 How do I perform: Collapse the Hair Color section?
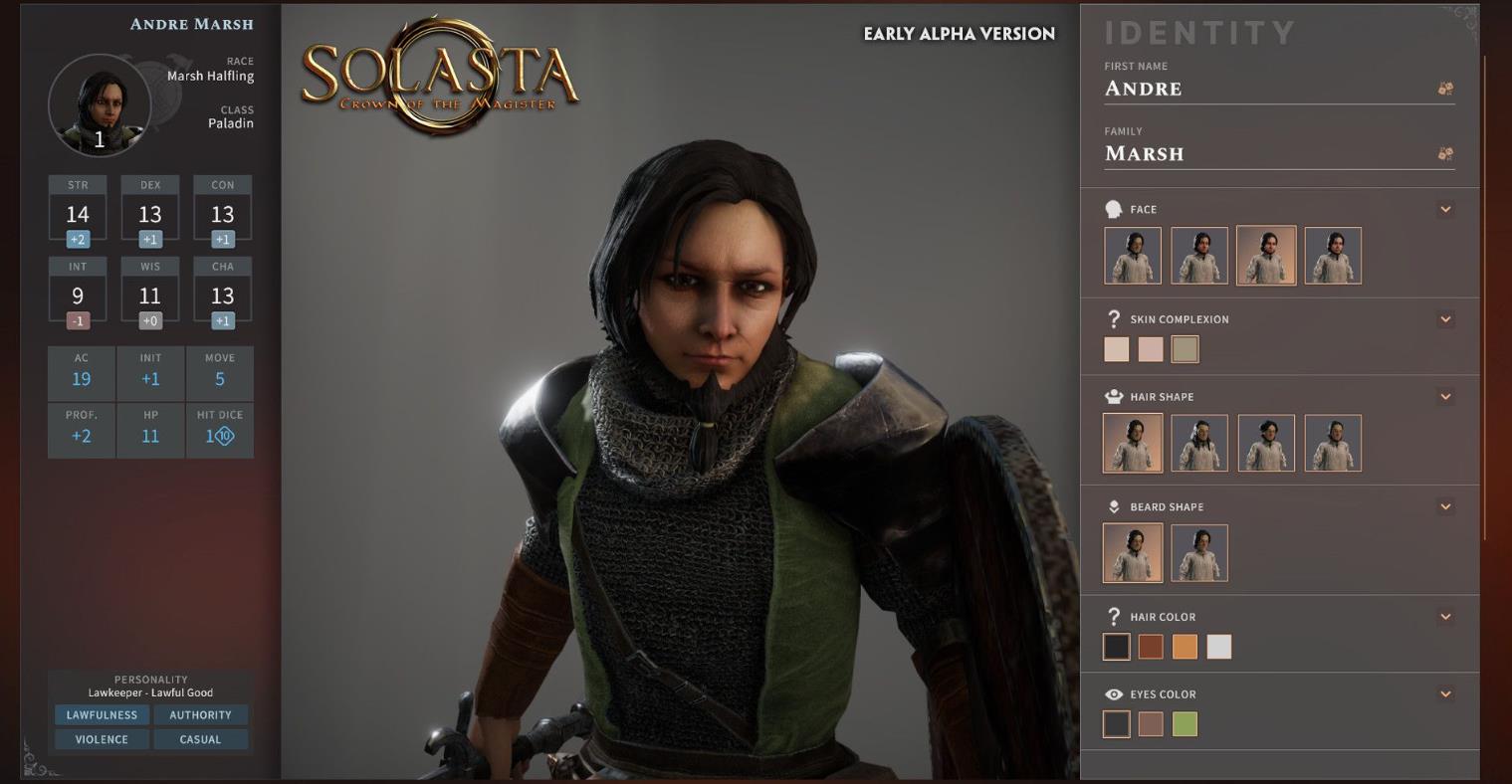click(x=1445, y=616)
